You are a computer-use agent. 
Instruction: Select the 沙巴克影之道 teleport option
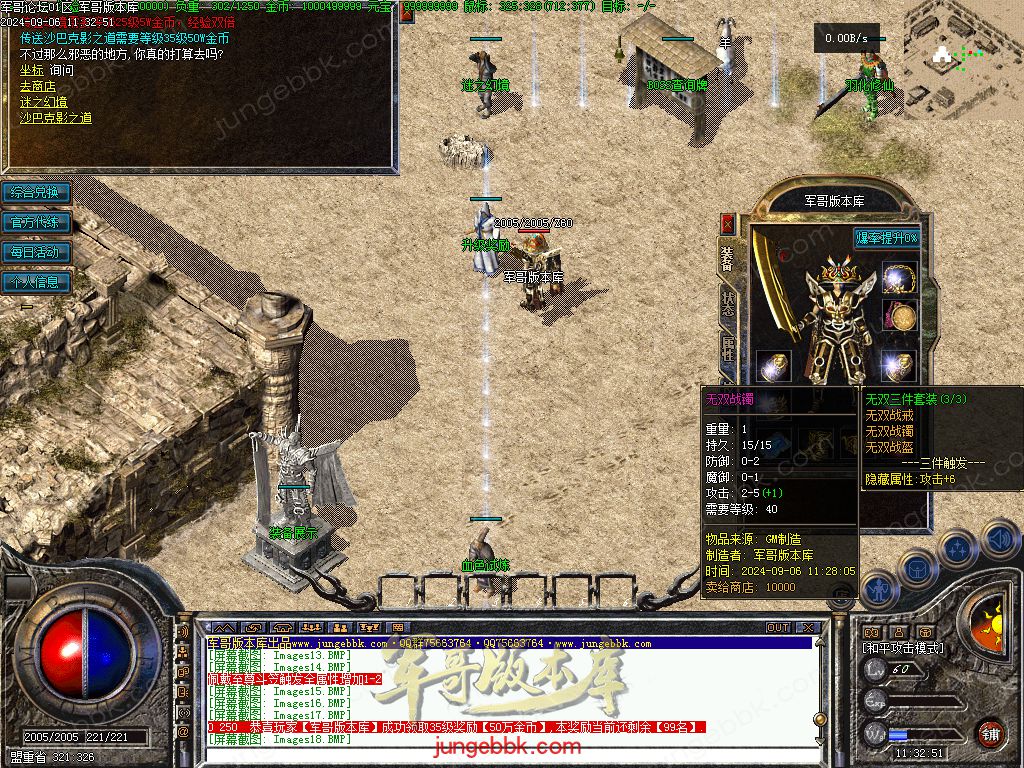pyautogui.click(x=55, y=118)
